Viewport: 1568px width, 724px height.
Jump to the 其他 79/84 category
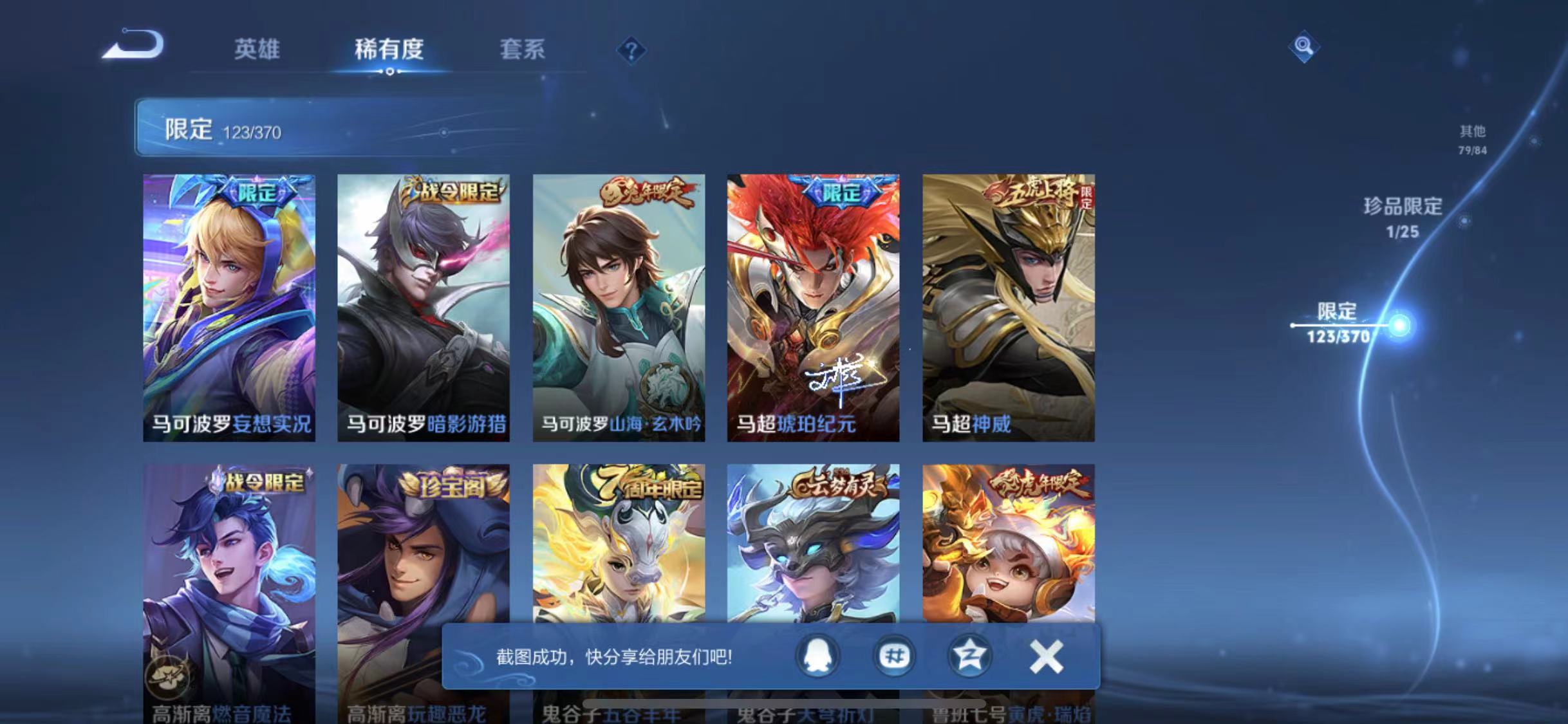(1474, 139)
